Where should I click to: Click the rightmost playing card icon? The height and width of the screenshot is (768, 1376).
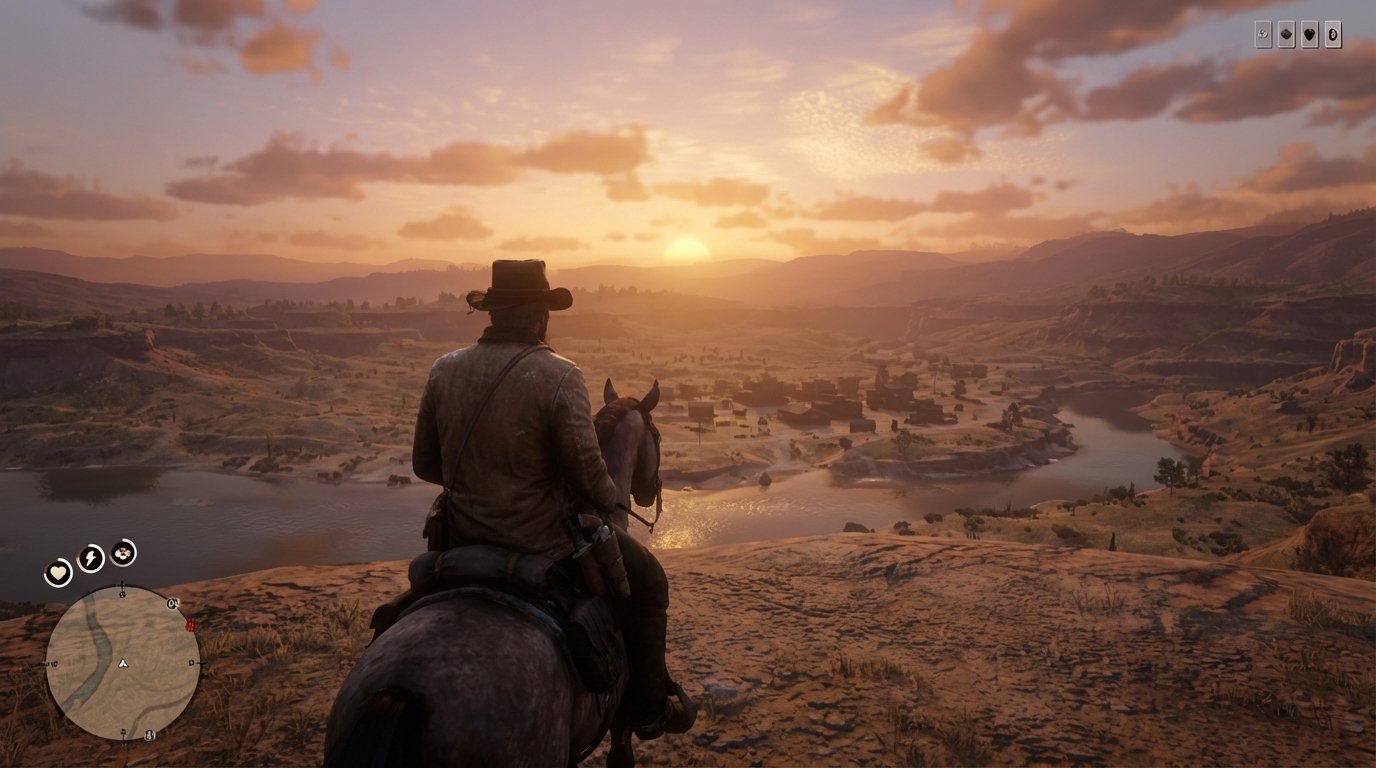[1333, 34]
